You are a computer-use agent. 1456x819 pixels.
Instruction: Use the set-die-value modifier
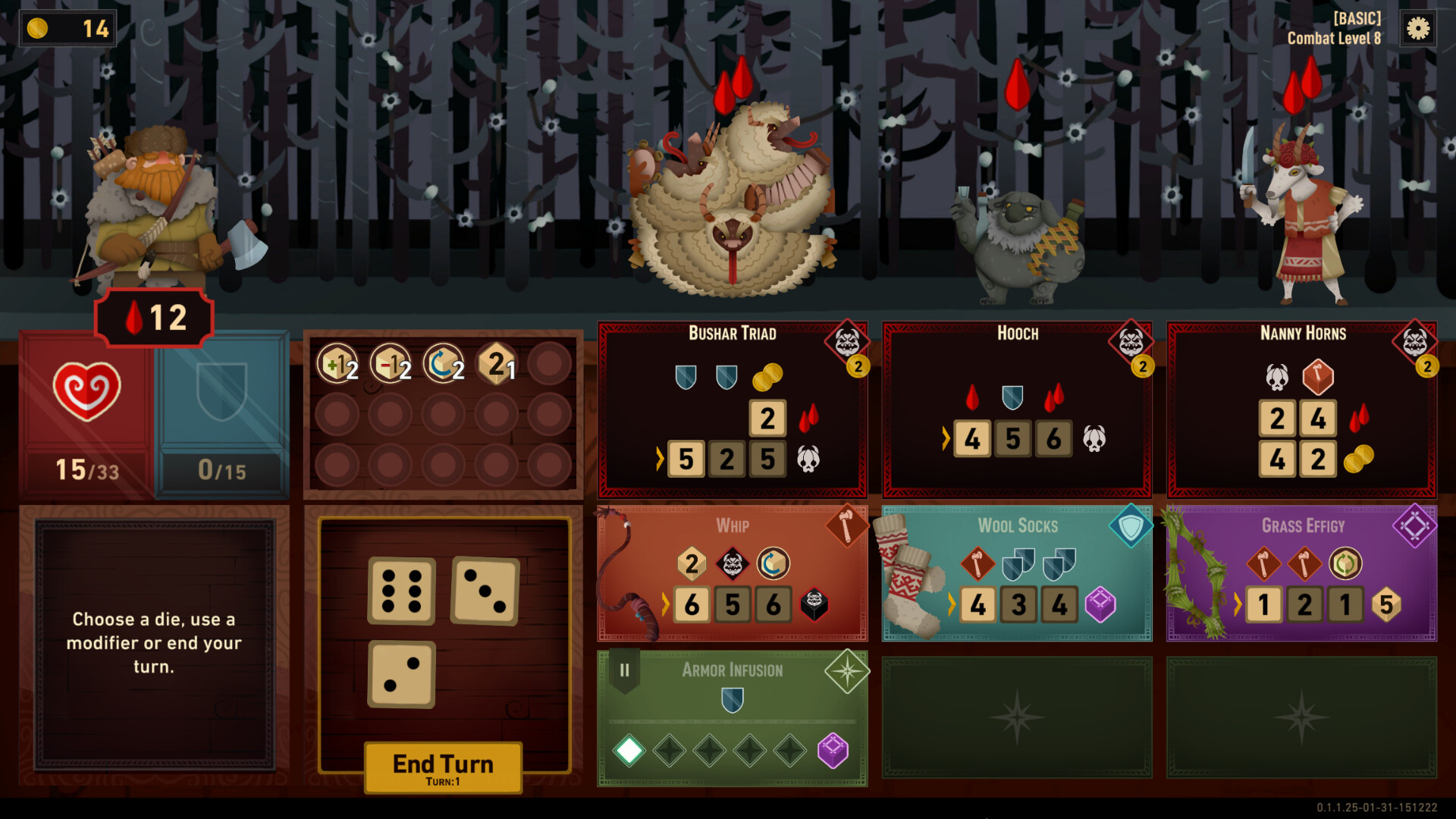(494, 362)
